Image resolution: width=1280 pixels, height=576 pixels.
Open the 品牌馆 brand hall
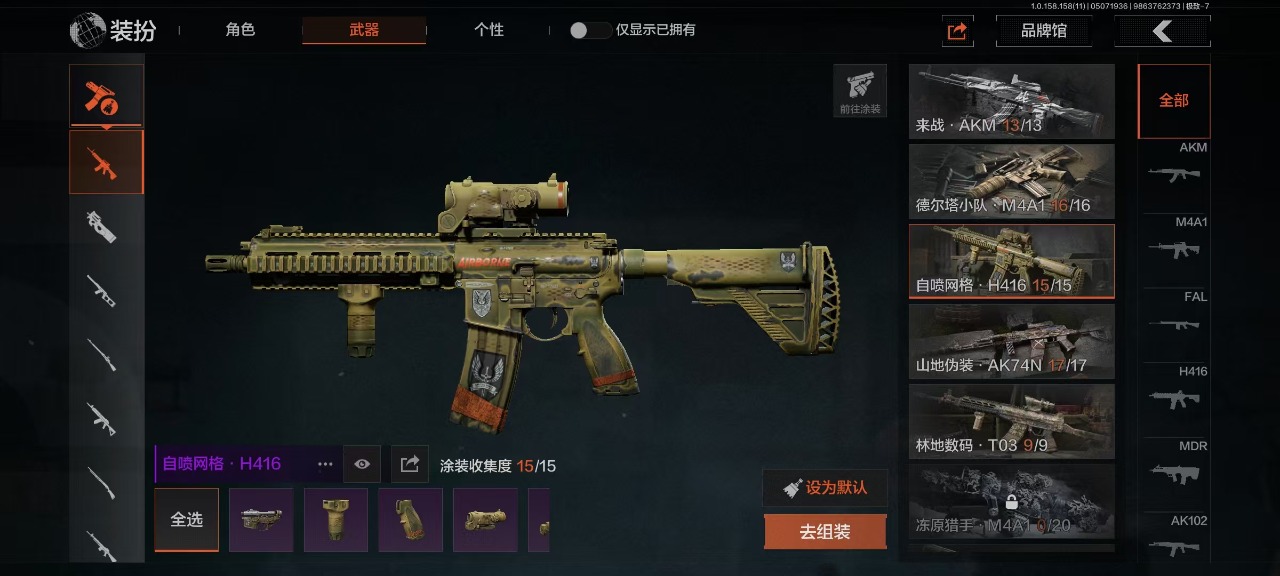pos(1043,31)
